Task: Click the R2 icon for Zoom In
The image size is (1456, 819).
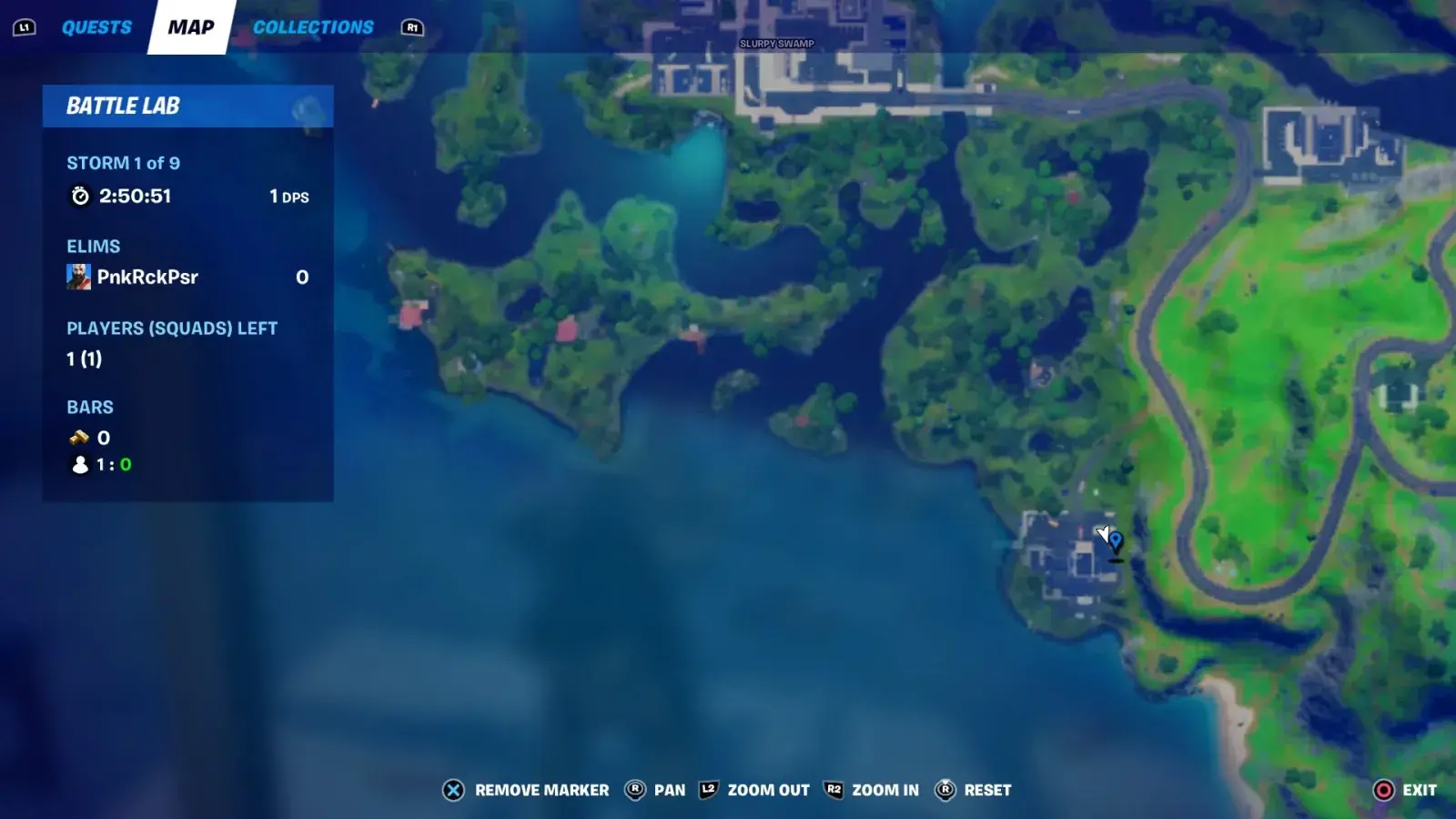Action: 833,790
